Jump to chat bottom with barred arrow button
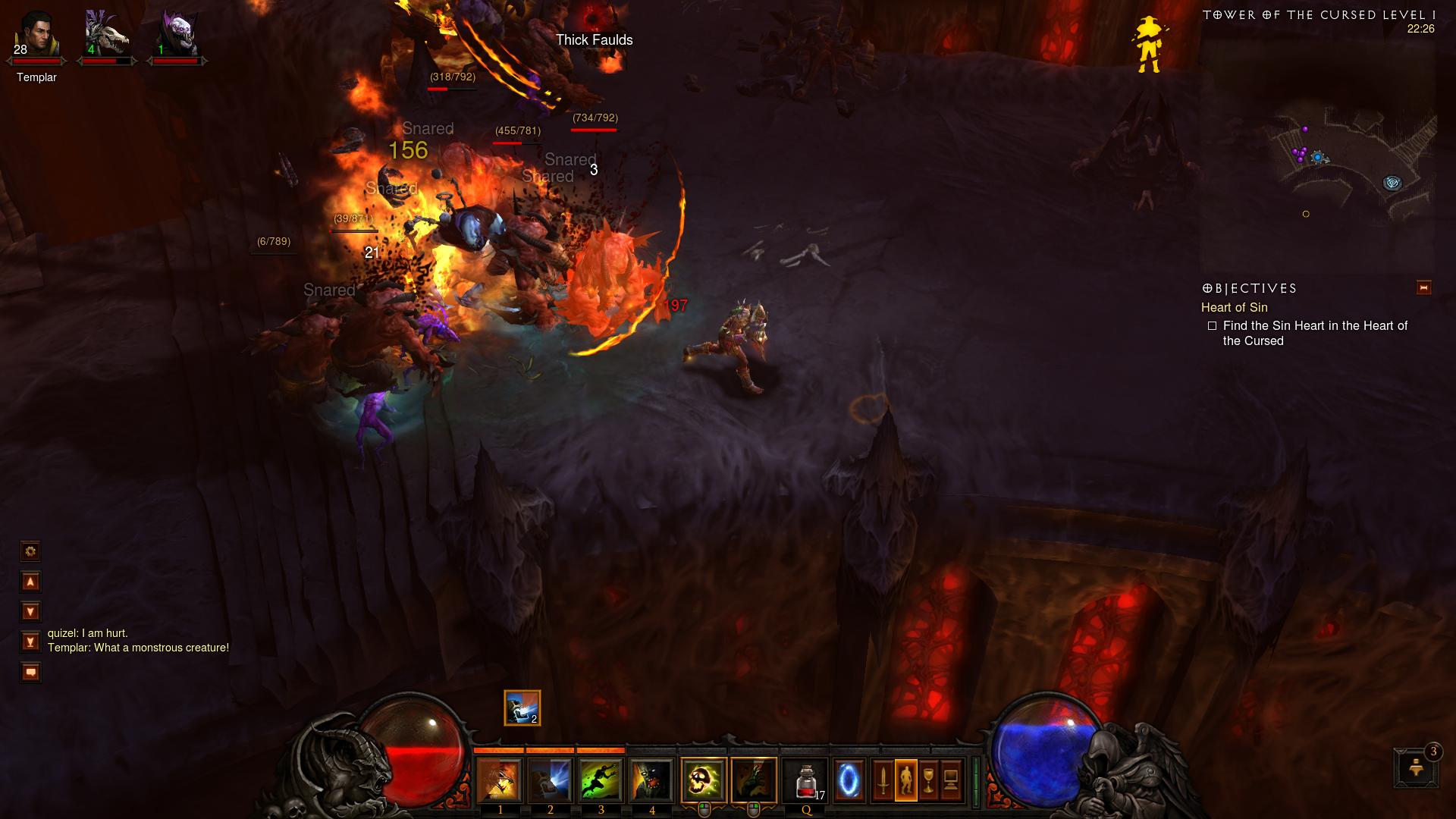 pyautogui.click(x=30, y=642)
